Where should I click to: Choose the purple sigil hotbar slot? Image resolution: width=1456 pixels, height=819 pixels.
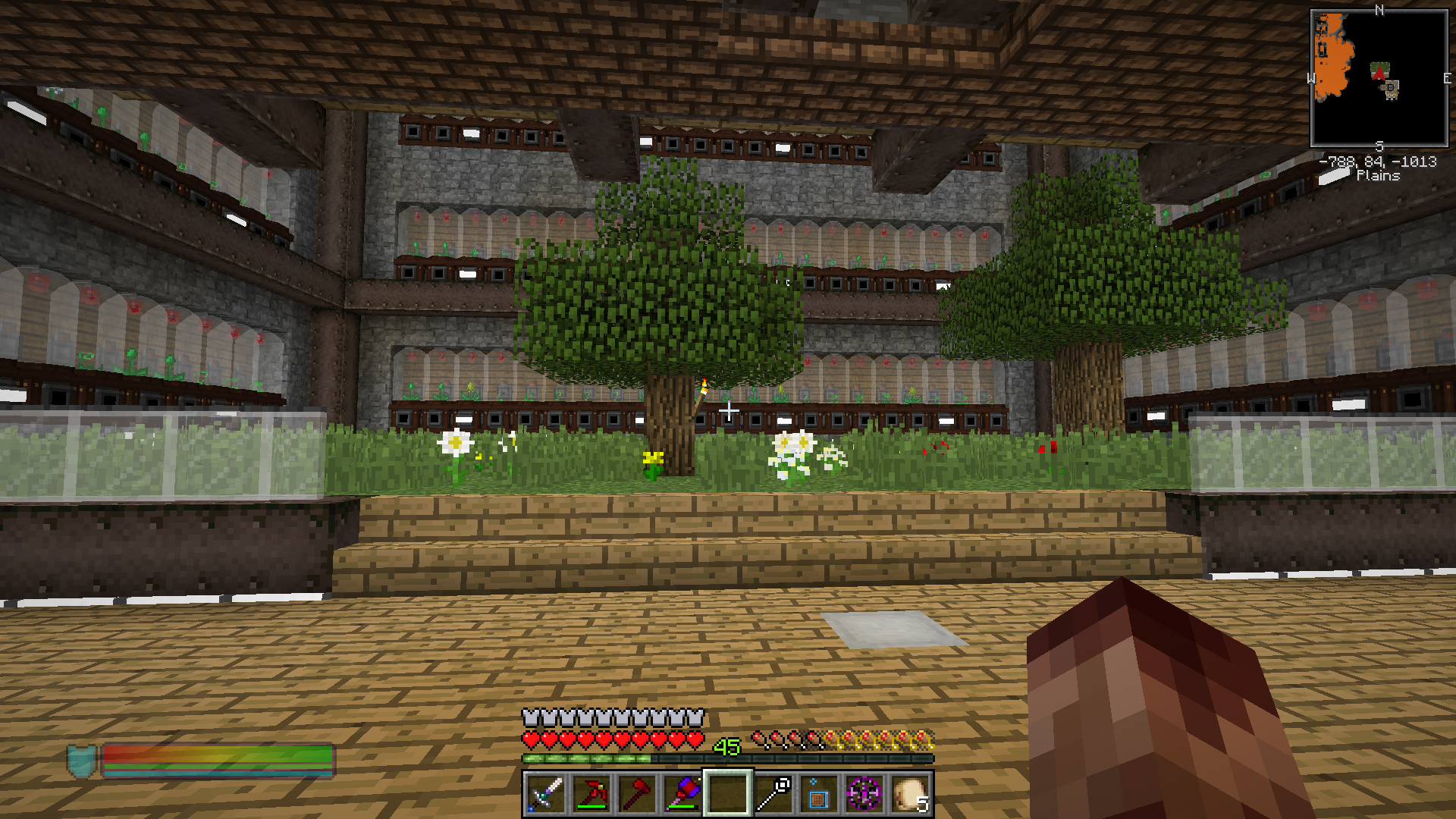(864, 794)
